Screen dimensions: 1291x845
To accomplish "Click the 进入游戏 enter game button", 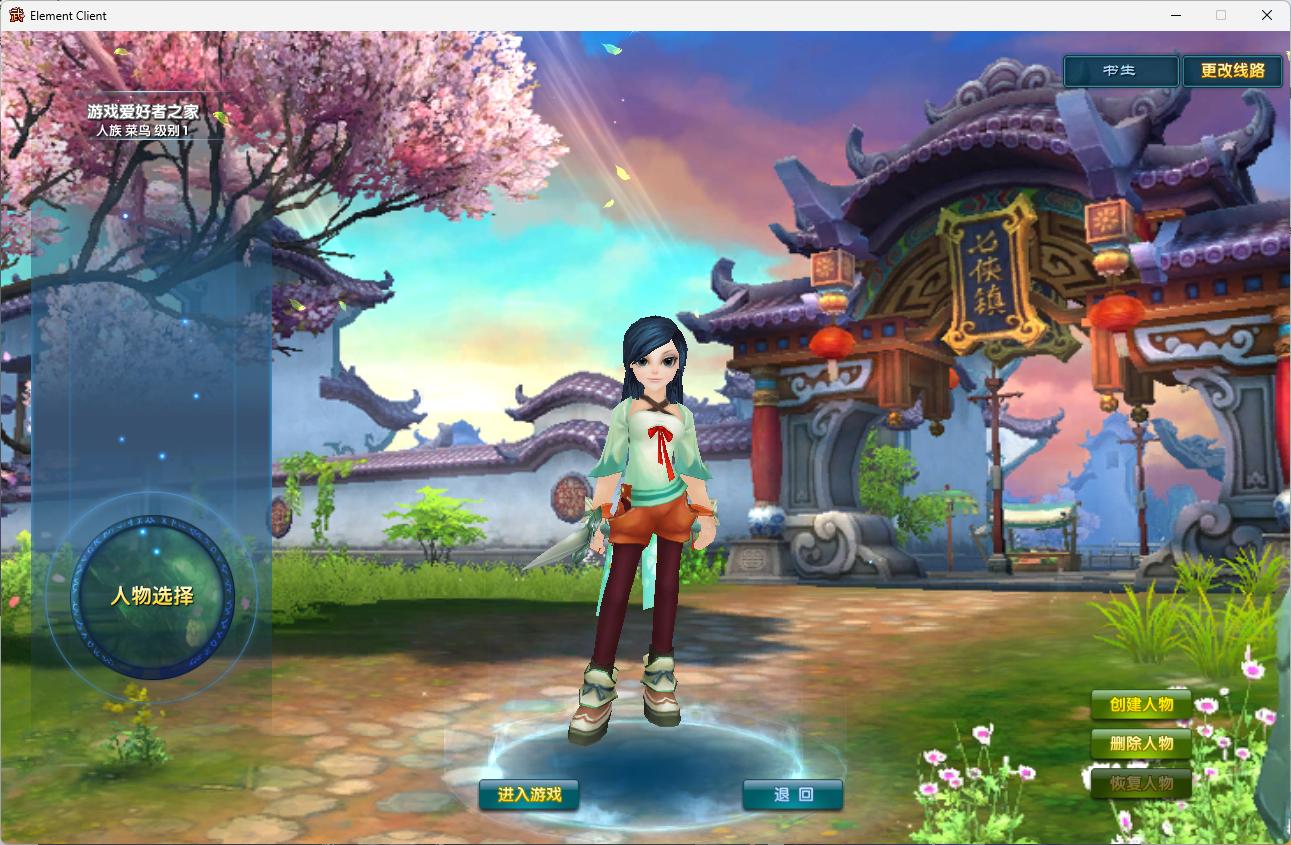I will click(x=529, y=795).
